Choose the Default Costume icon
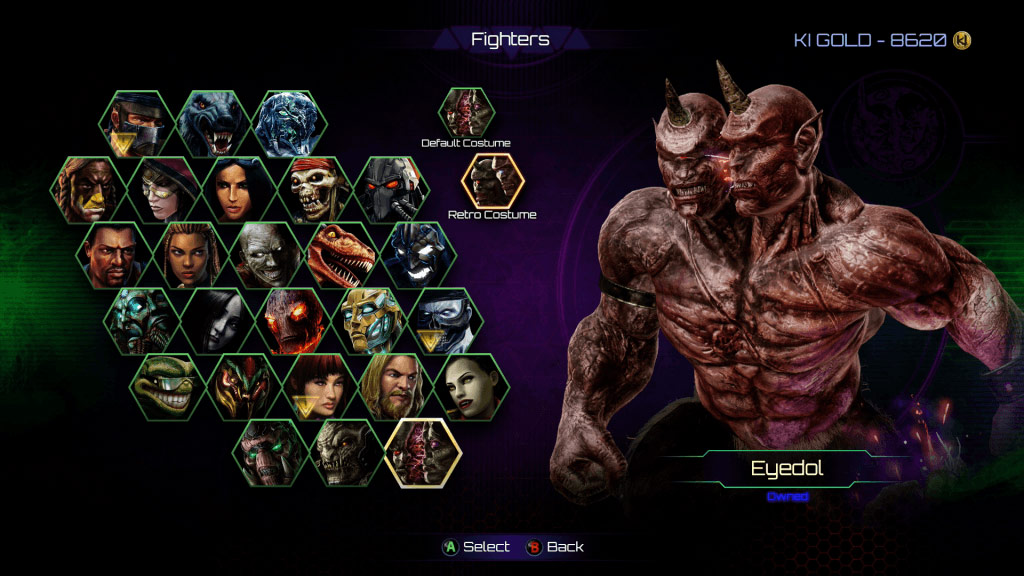The image size is (1024, 576). pyautogui.click(x=467, y=113)
